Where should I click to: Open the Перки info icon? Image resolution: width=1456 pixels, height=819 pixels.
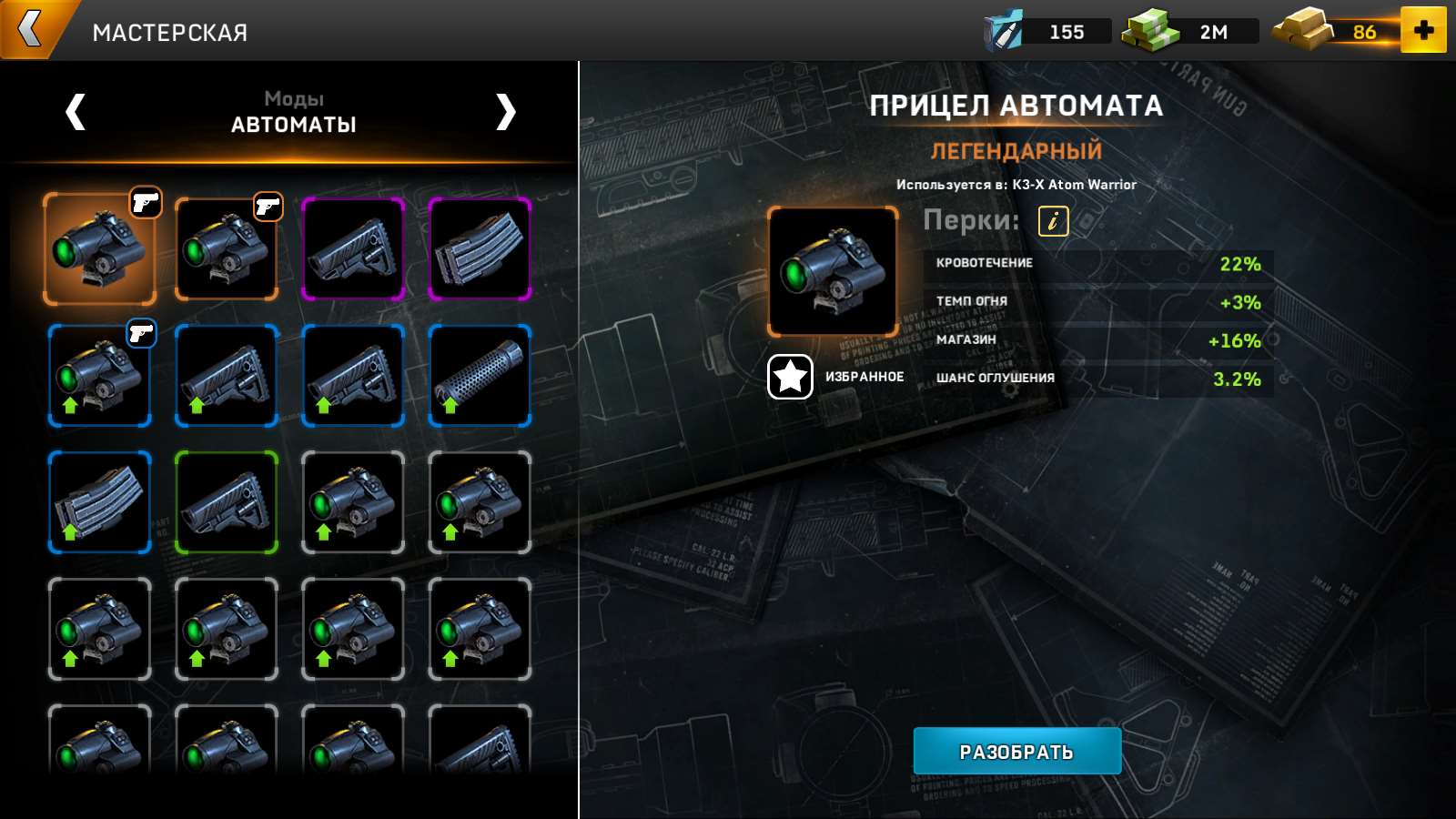pyautogui.click(x=1053, y=220)
